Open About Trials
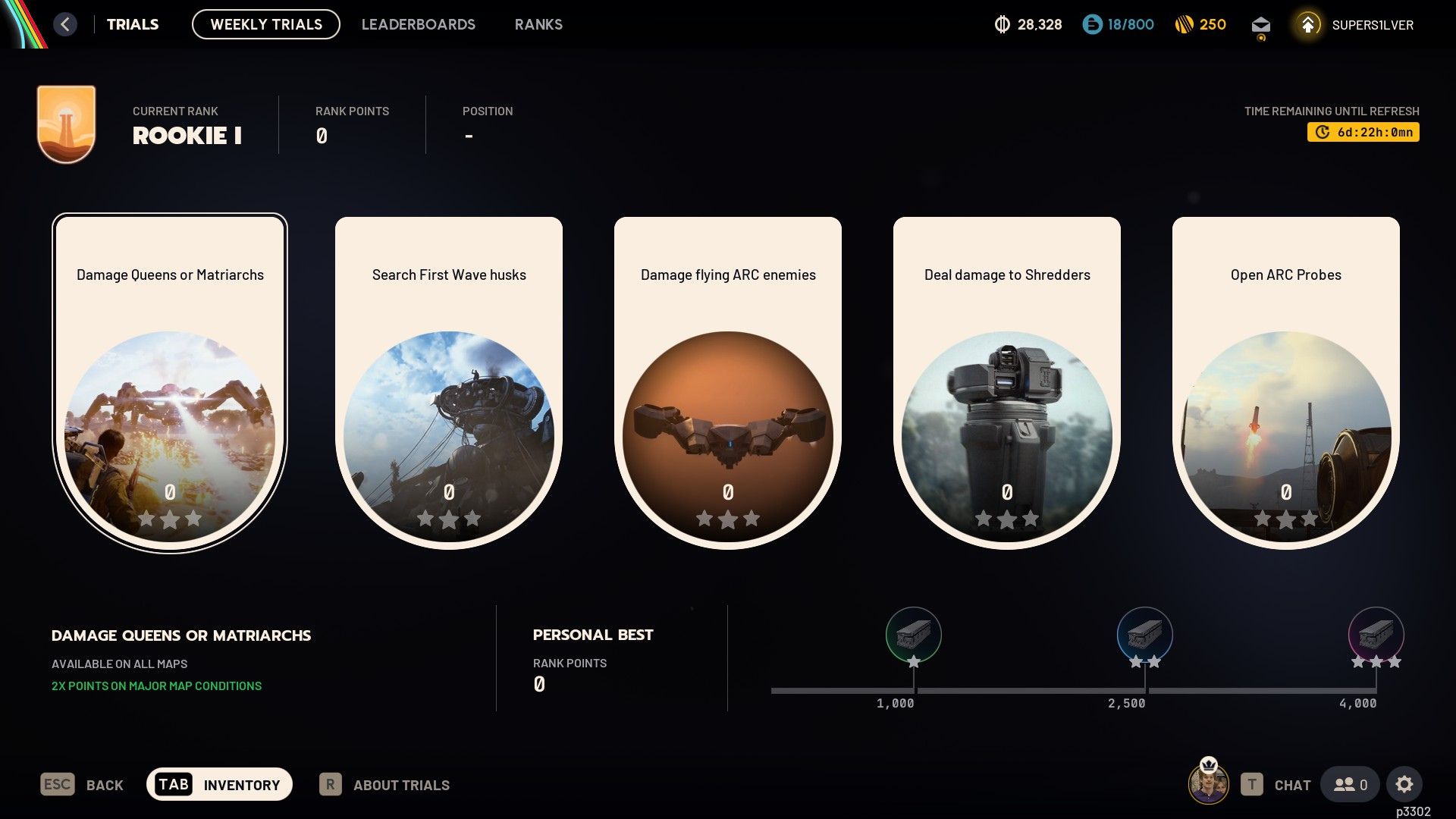 [400, 785]
